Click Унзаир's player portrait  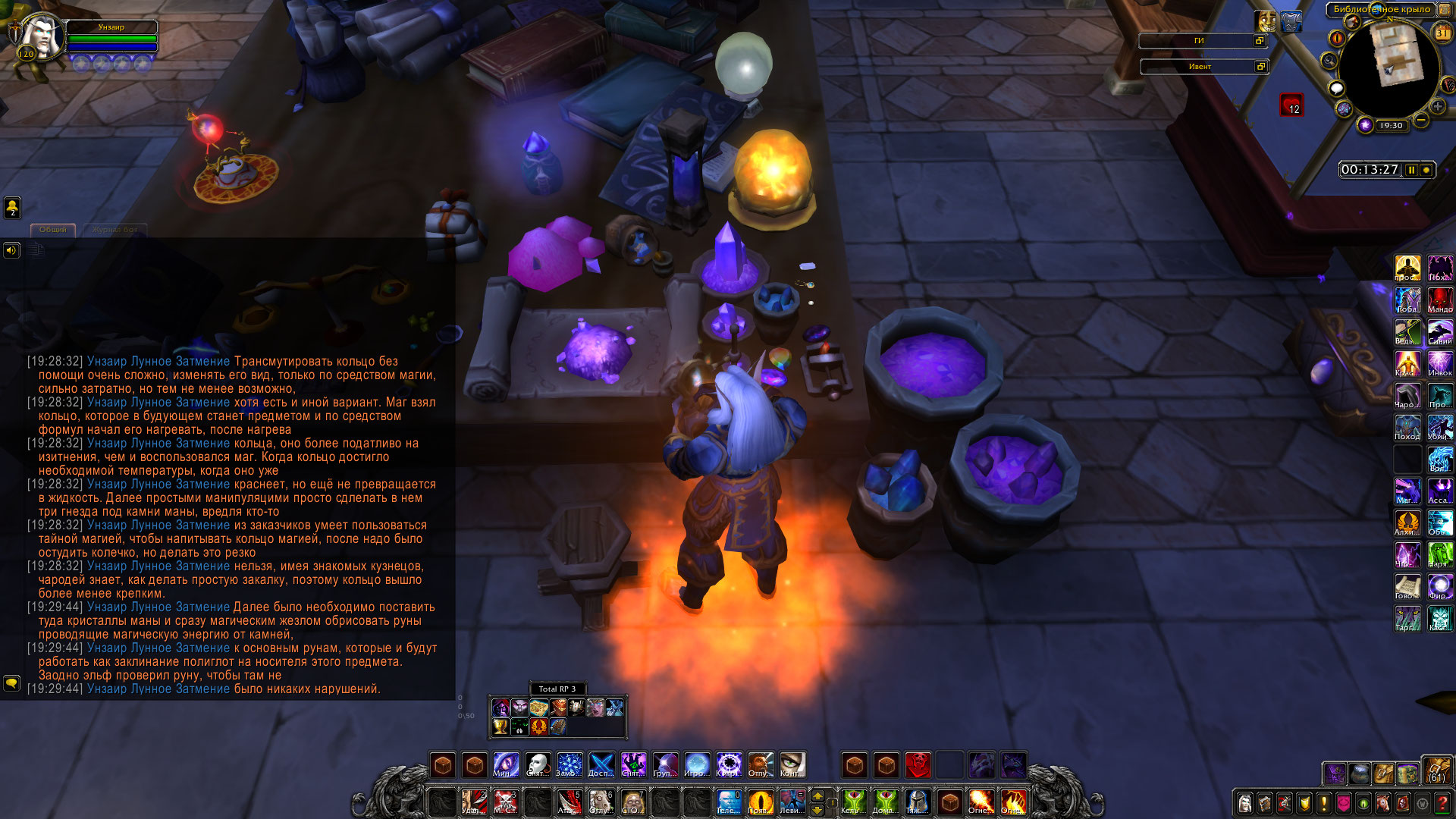coord(40,36)
